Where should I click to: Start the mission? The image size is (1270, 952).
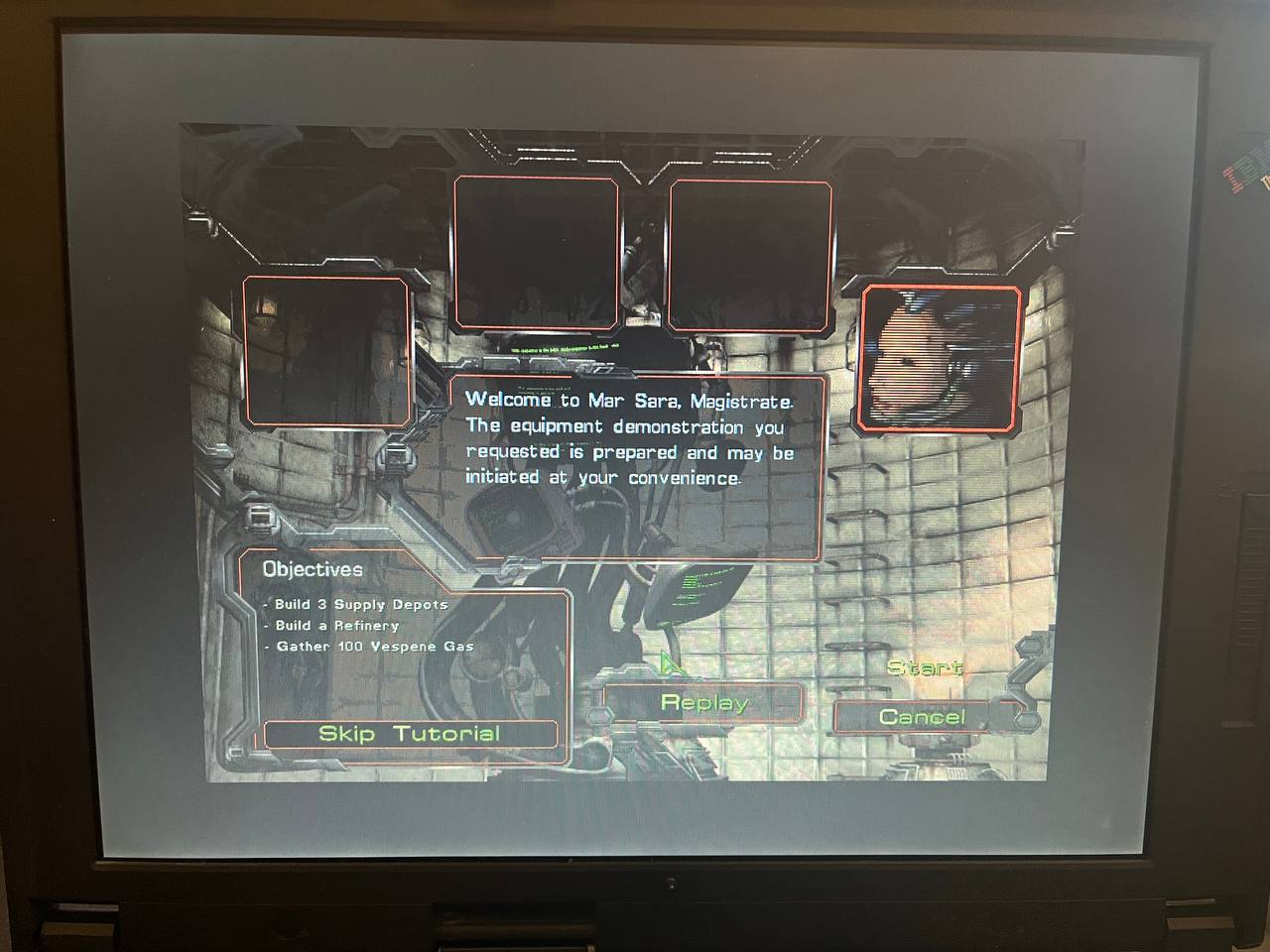(x=925, y=668)
